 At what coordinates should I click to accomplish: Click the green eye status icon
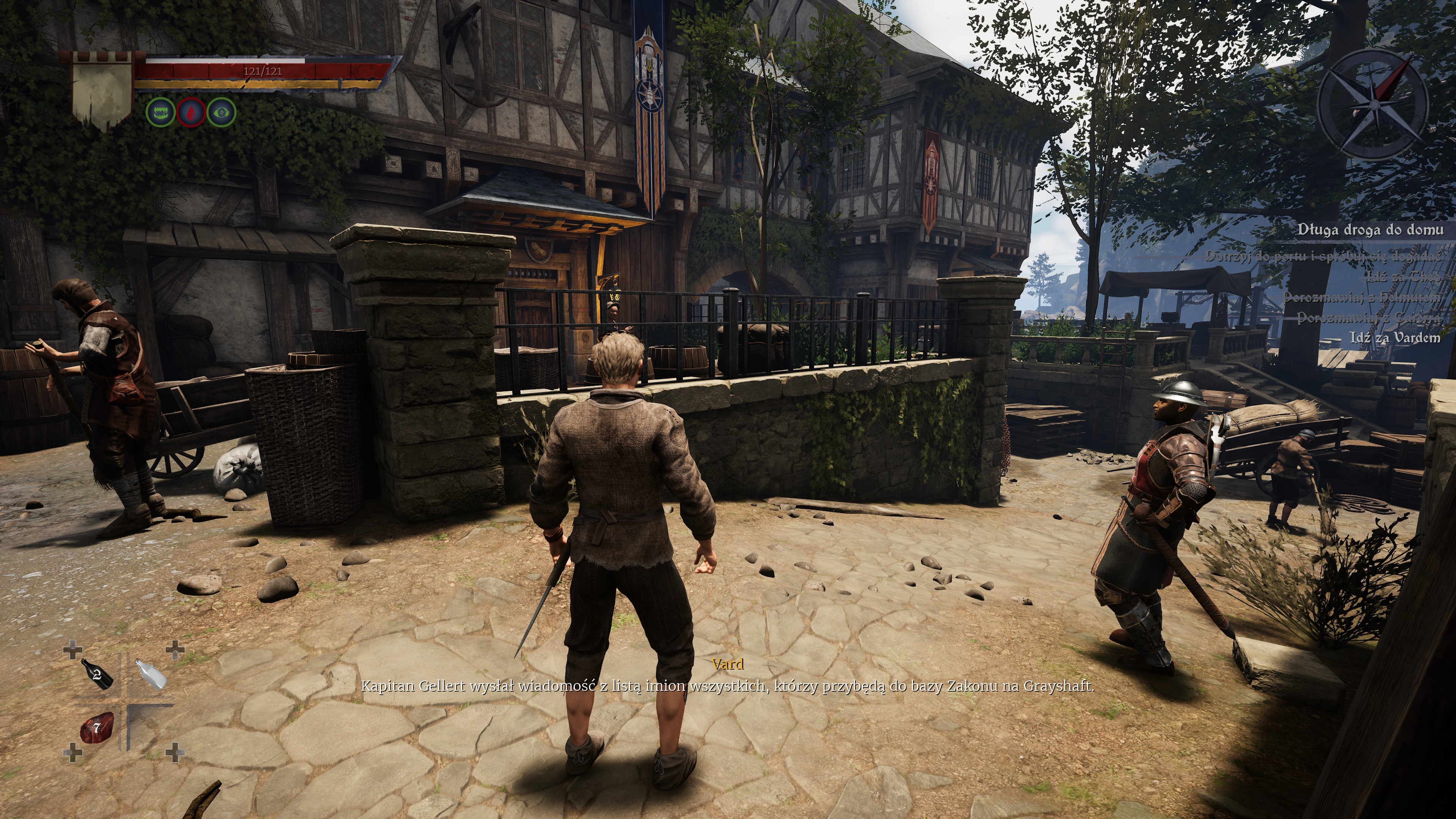[x=221, y=112]
